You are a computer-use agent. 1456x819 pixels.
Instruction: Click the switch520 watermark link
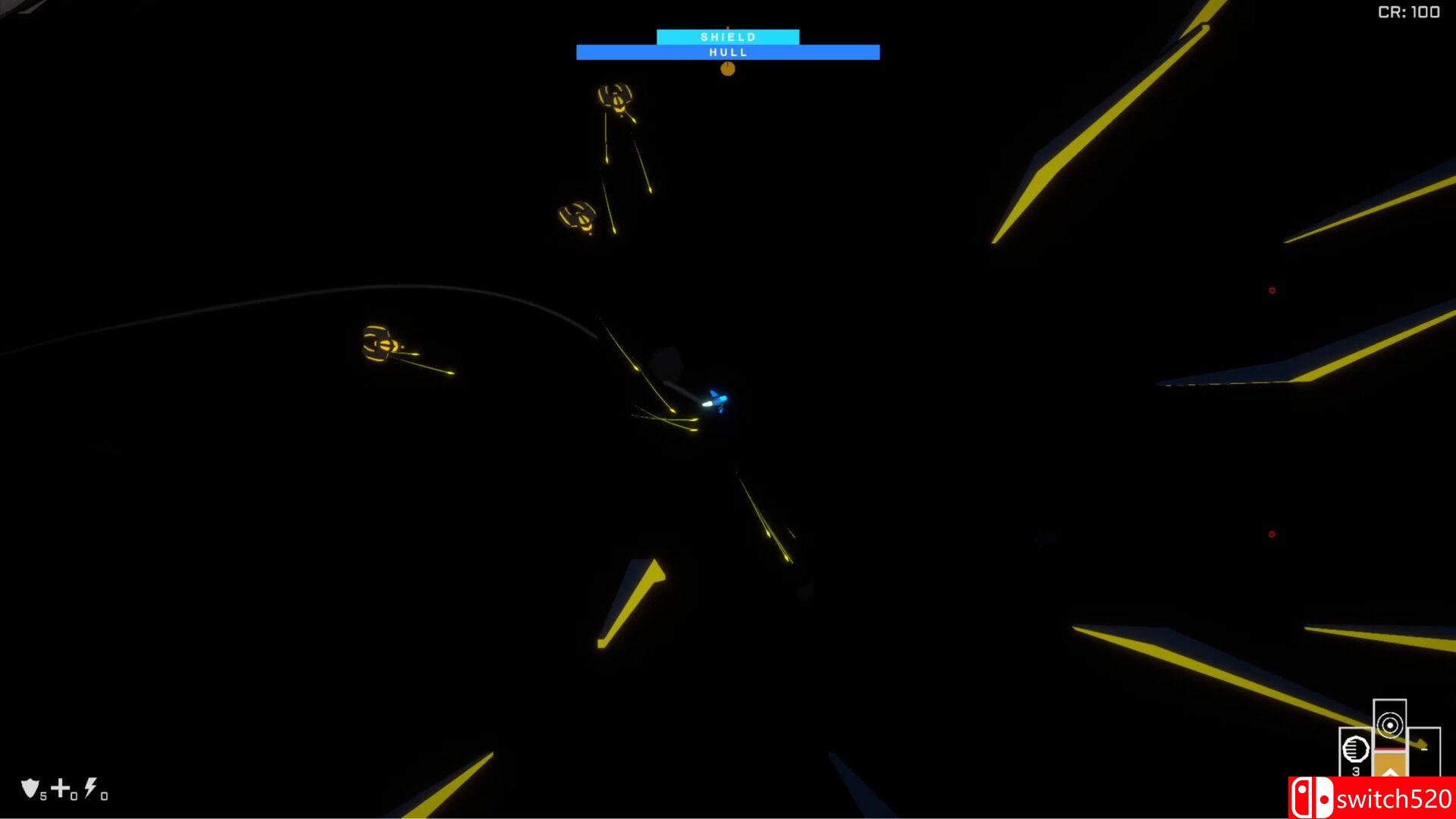(x=1395, y=798)
